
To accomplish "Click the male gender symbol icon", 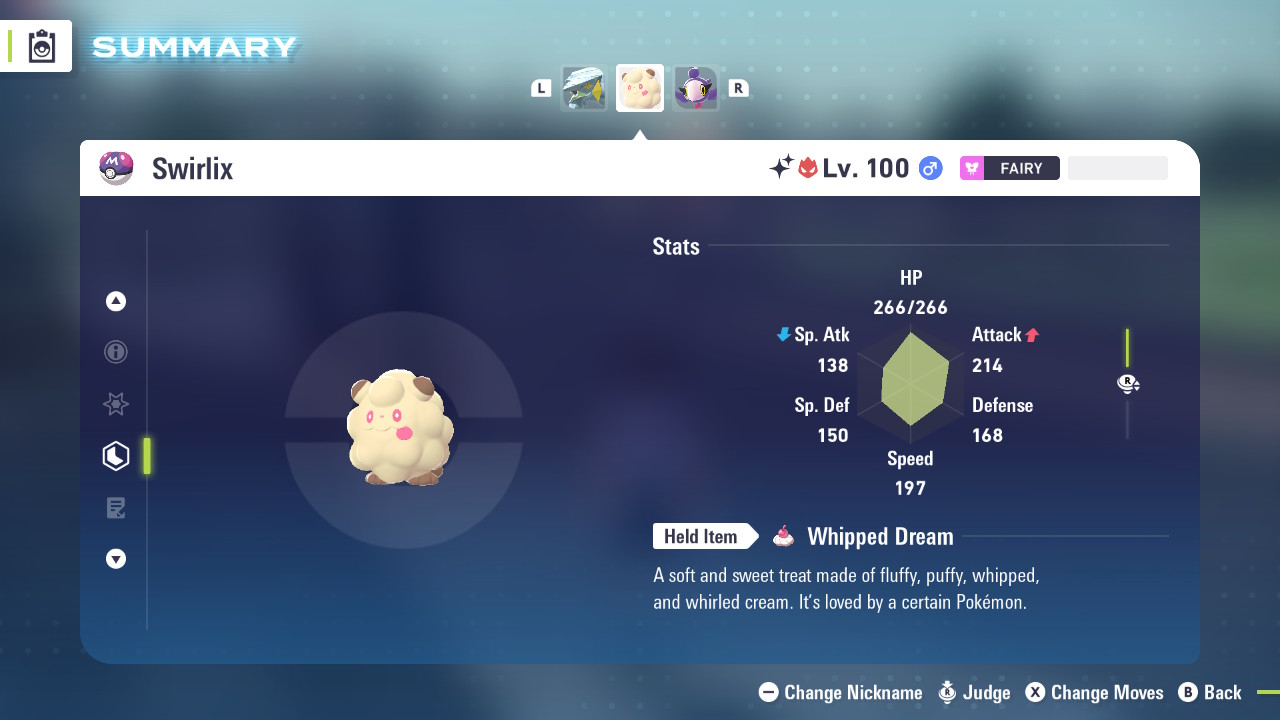I will point(929,168).
